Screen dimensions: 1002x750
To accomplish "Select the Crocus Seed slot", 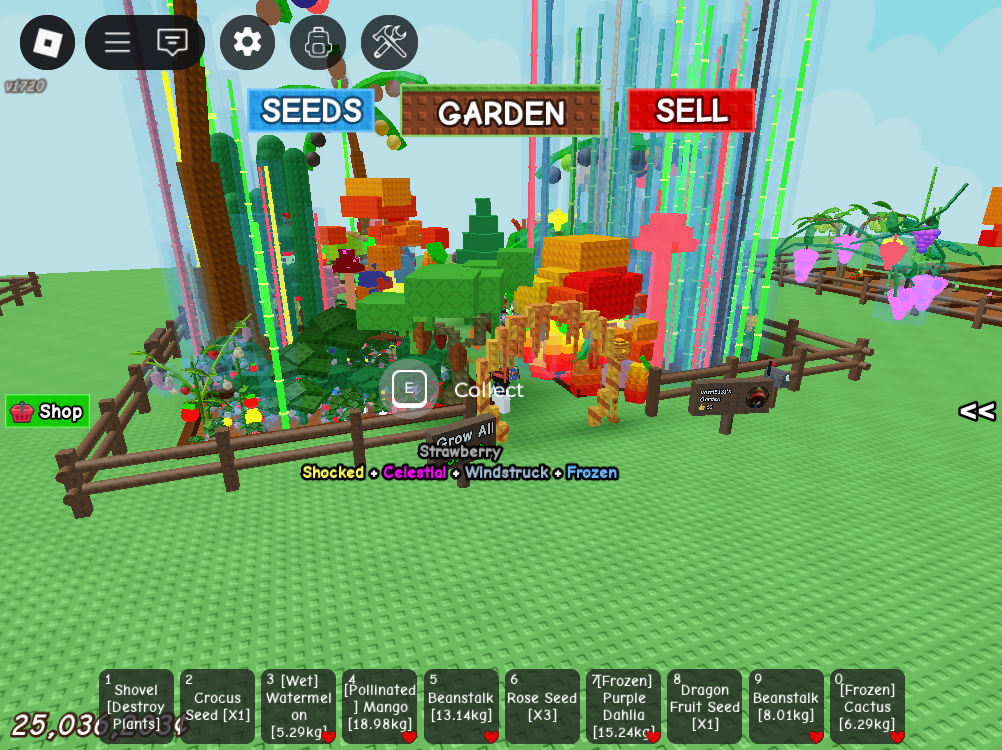I will pos(217,706).
